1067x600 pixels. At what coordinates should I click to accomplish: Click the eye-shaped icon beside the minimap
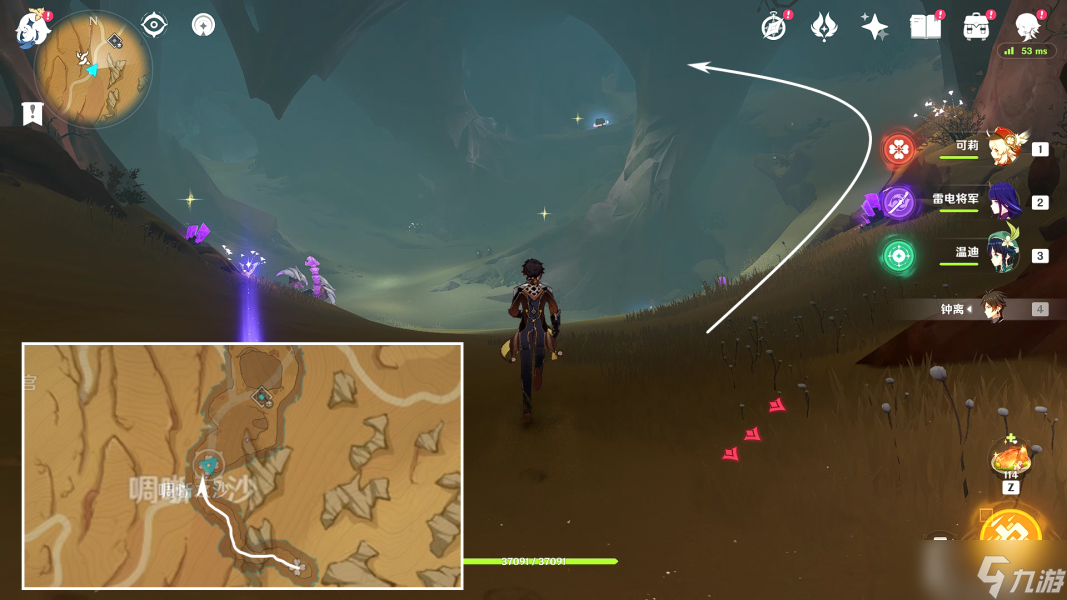click(154, 24)
